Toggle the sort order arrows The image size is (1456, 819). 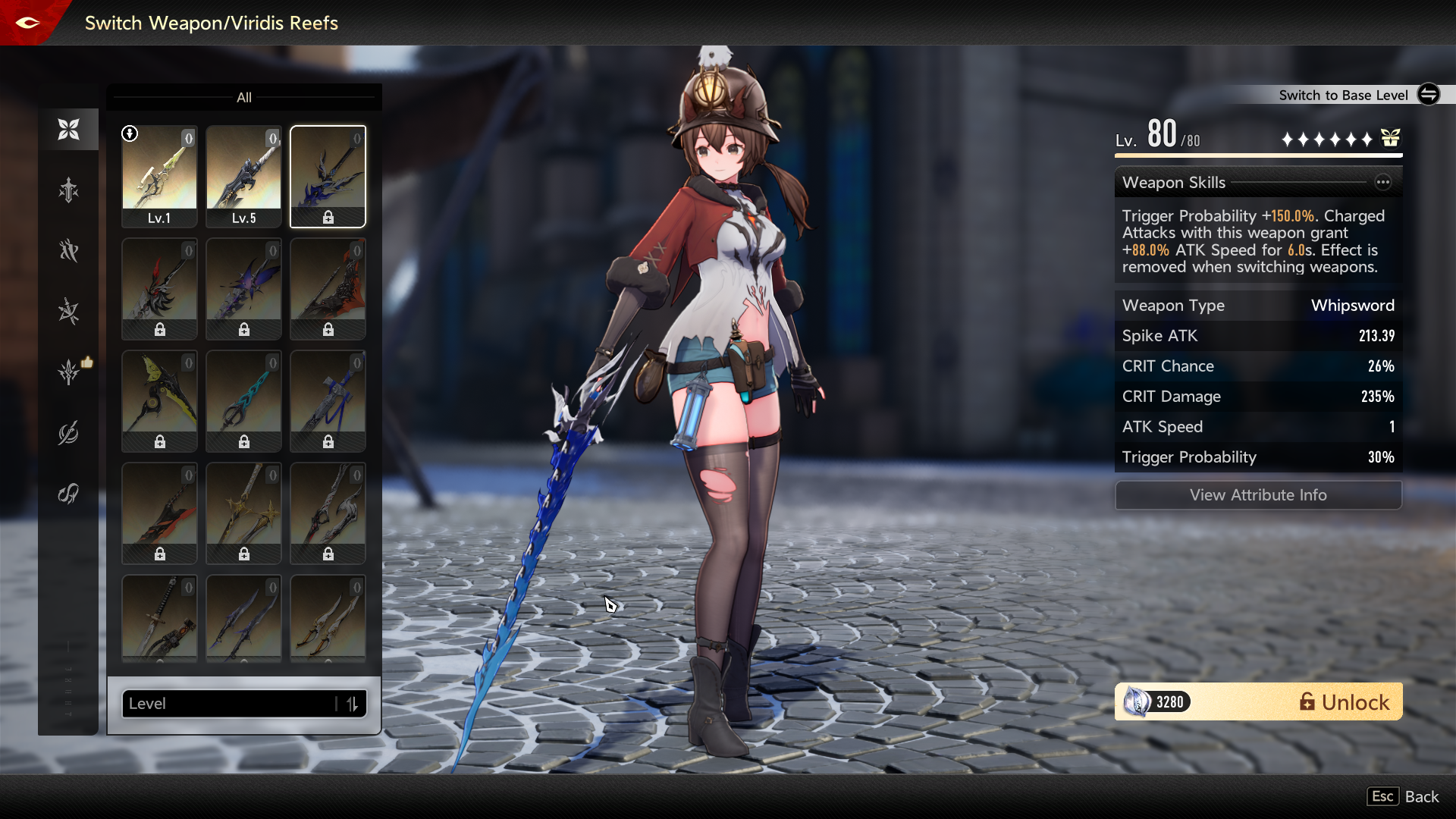(x=352, y=704)
